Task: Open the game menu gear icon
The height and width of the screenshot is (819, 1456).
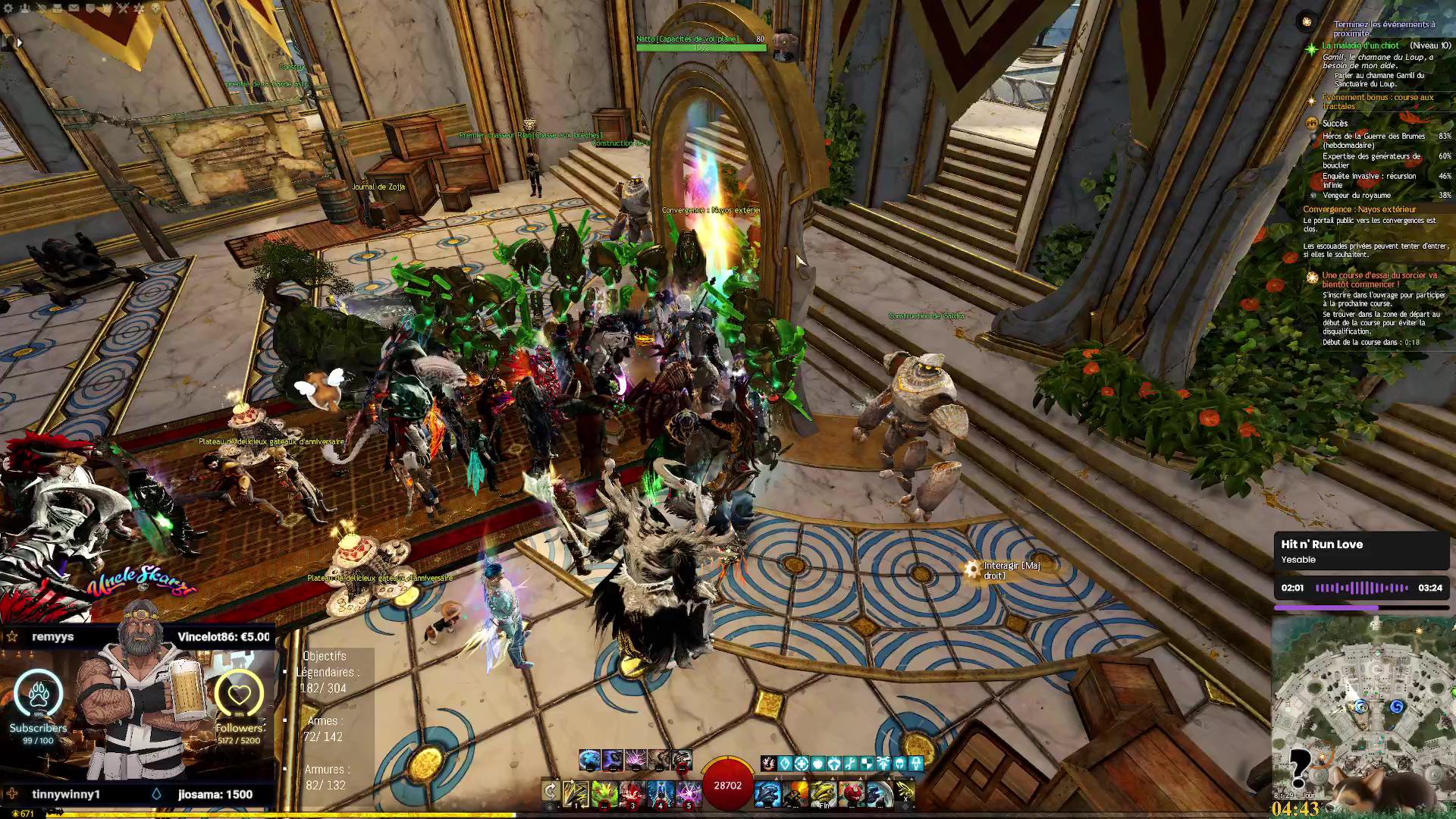Action: (x=9, y=8)
